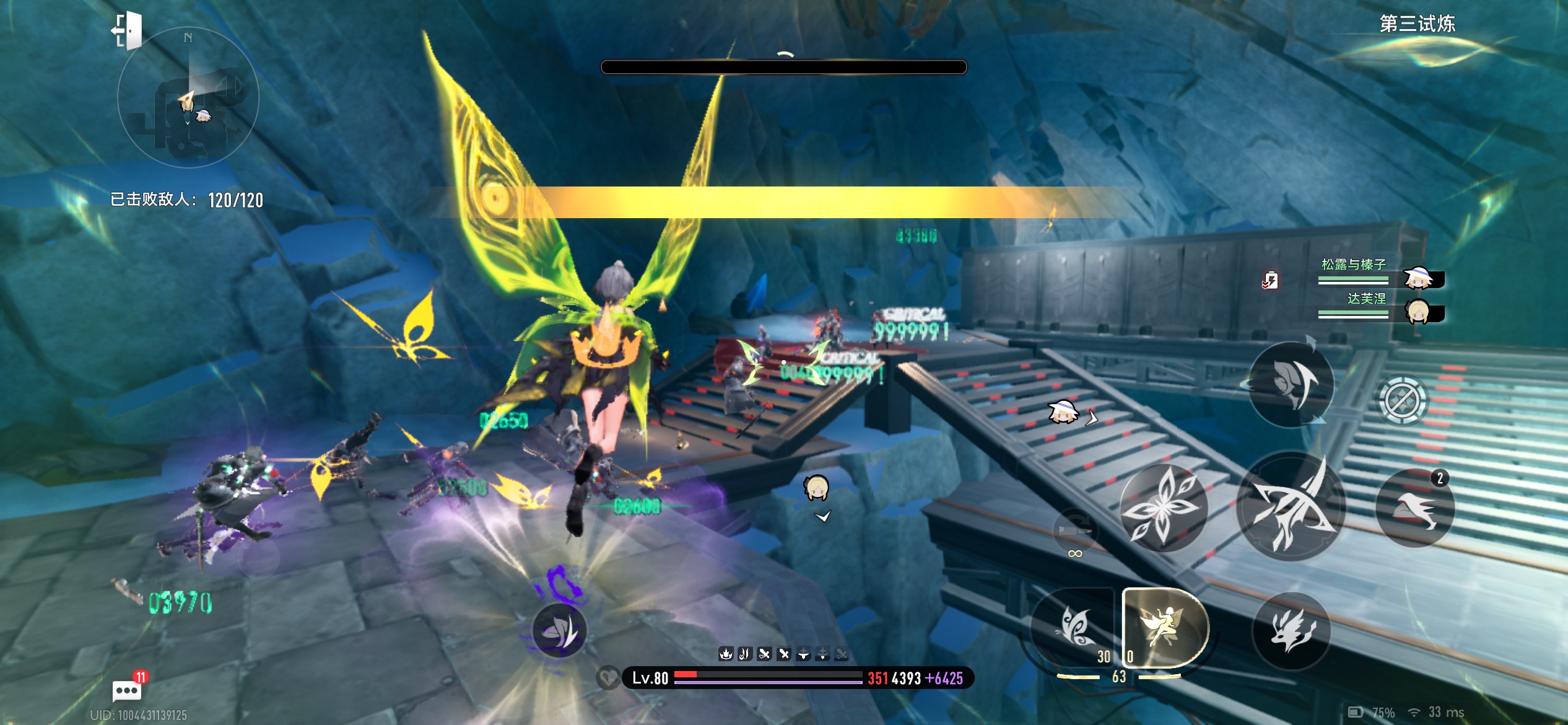Viewport: 1568px width, 725px height.
Task: Activate the dodge button with curved arrows
Action: click(1292, 384)
